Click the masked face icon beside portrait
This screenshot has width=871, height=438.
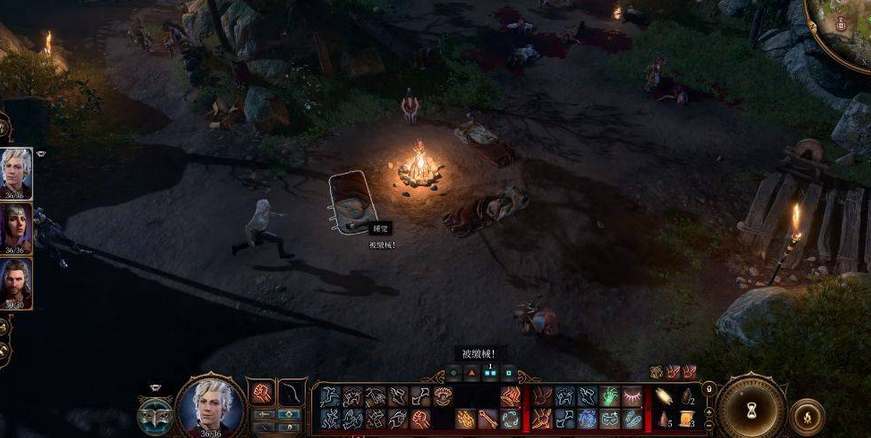pyautogui.click(x=155, y=413)
